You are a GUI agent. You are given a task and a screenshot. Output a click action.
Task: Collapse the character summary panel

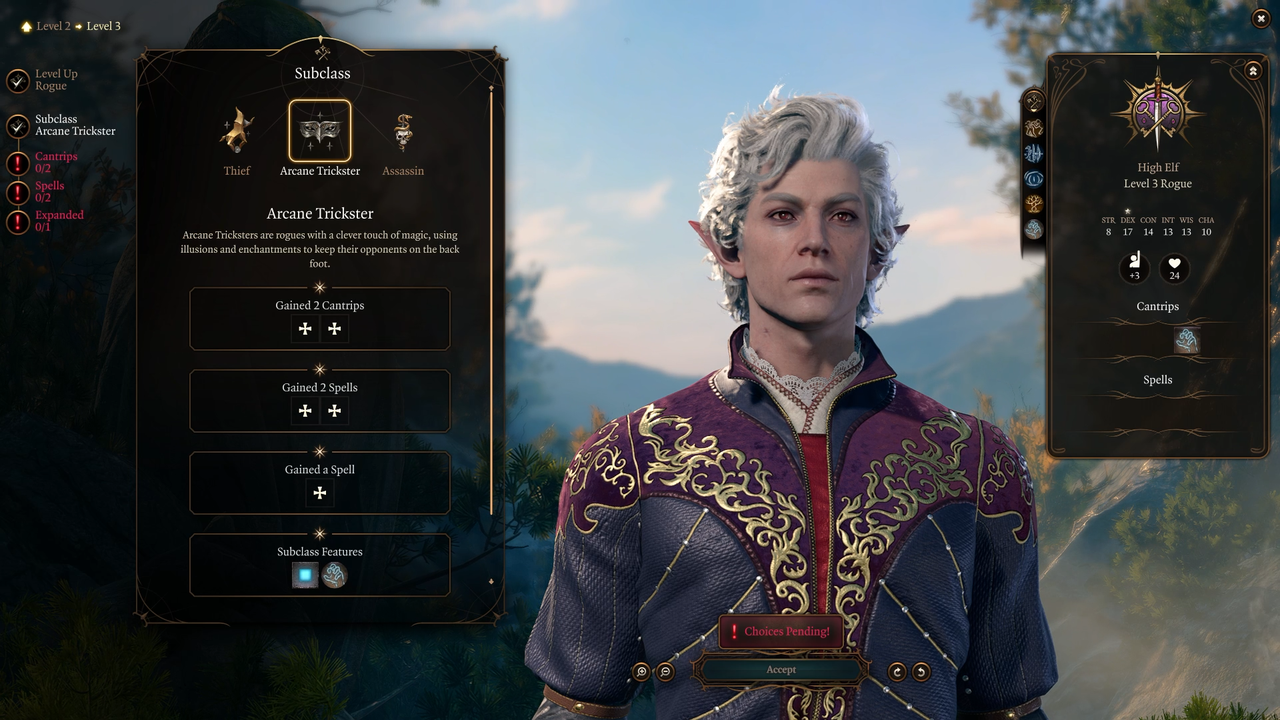(x=1252, y=71)
